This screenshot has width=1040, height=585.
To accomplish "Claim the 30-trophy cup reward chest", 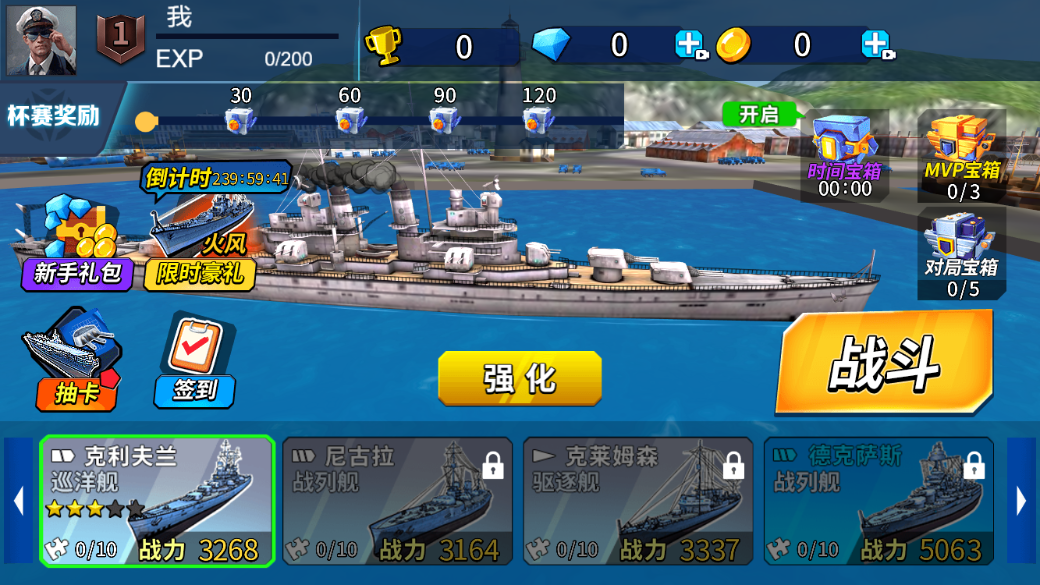I will (240, 119).
